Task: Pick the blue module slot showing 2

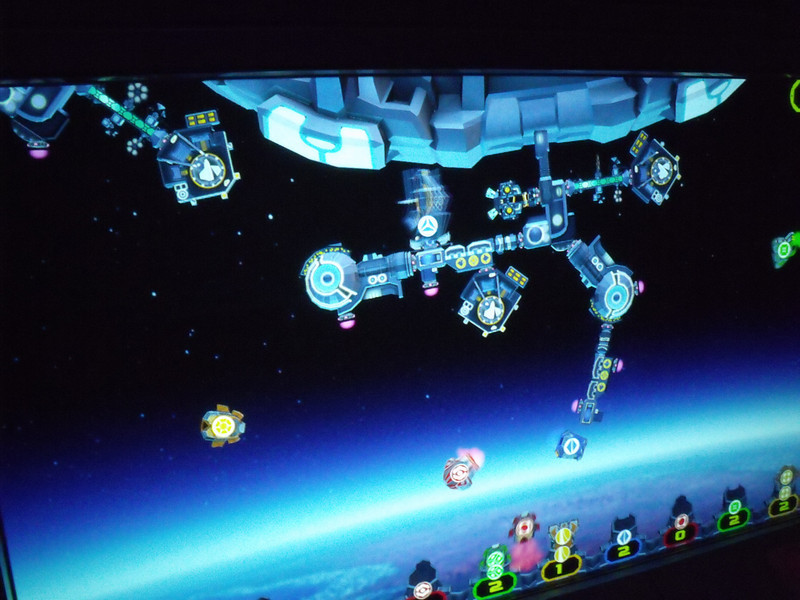Action: [624, 550]
